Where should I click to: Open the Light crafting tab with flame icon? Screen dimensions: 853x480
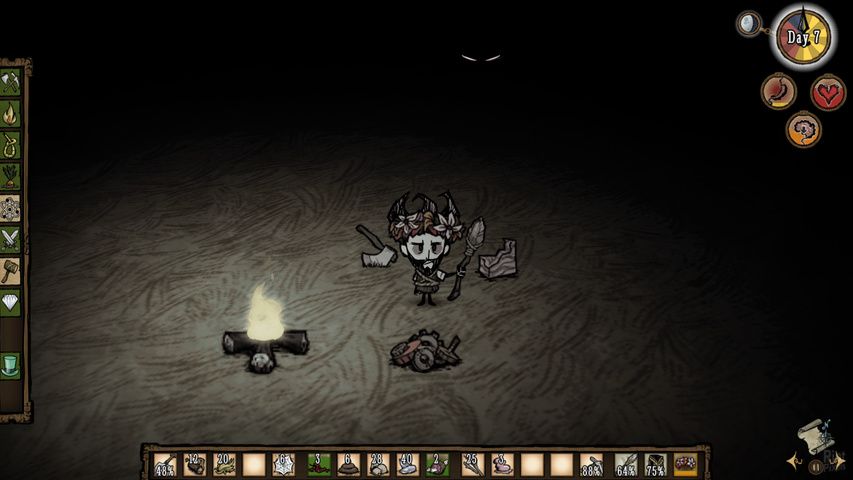(11, 113)
